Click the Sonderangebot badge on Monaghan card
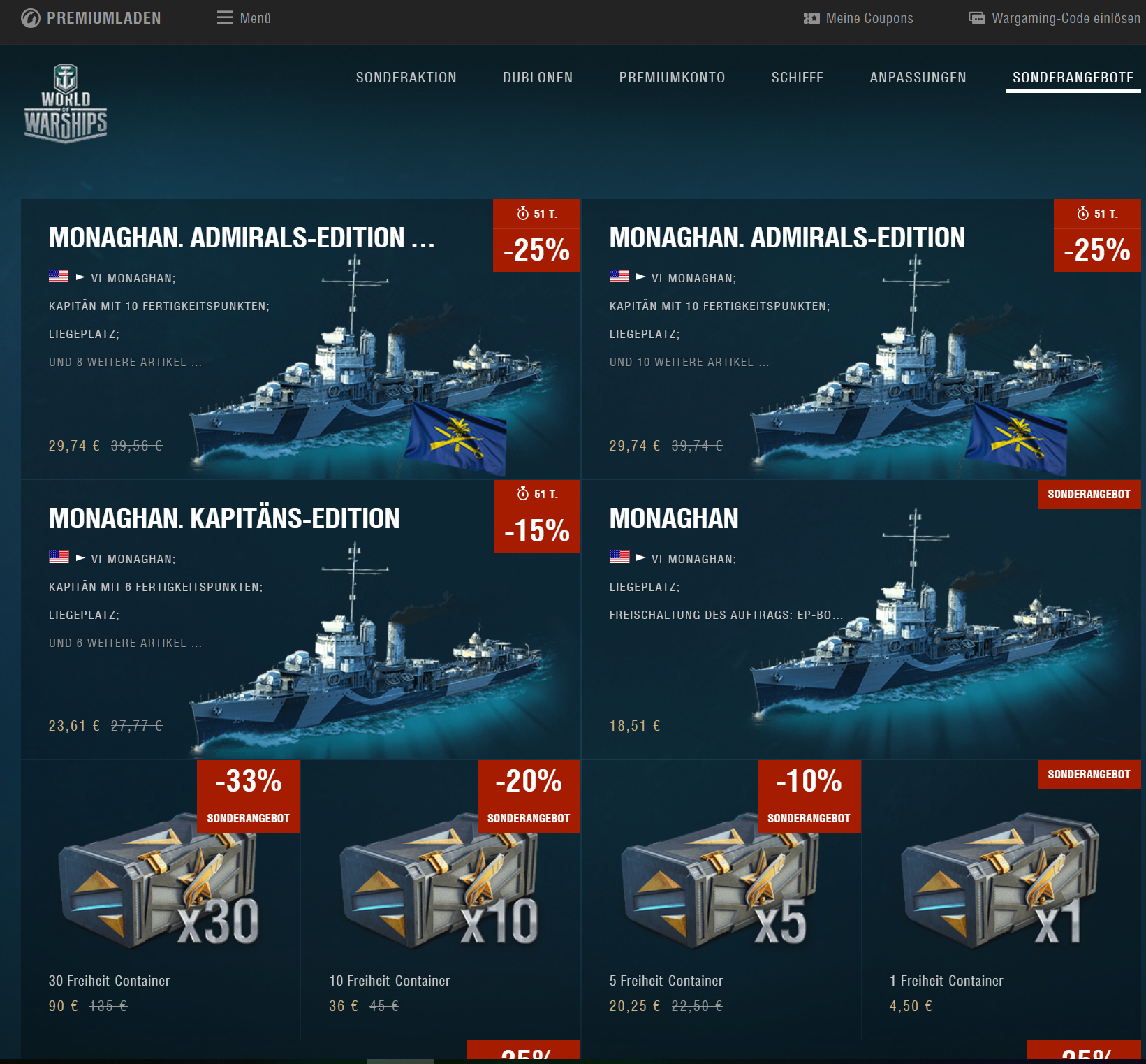 (1089, 494)
